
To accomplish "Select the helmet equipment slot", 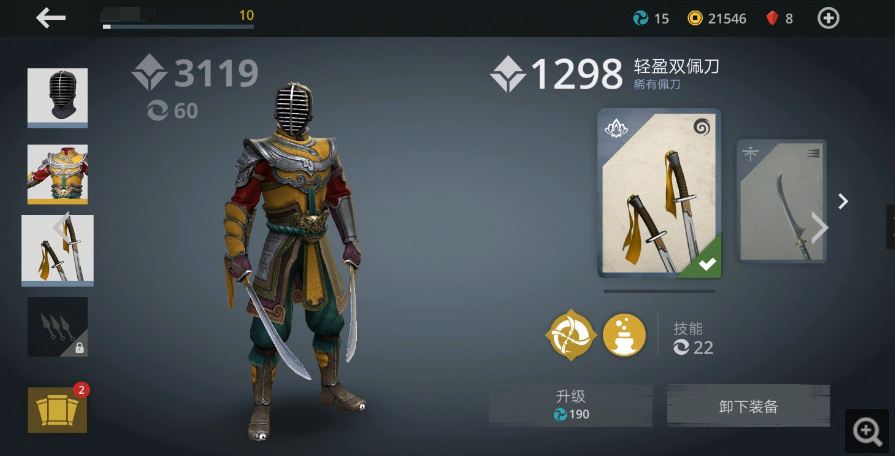I will [57, 96].
